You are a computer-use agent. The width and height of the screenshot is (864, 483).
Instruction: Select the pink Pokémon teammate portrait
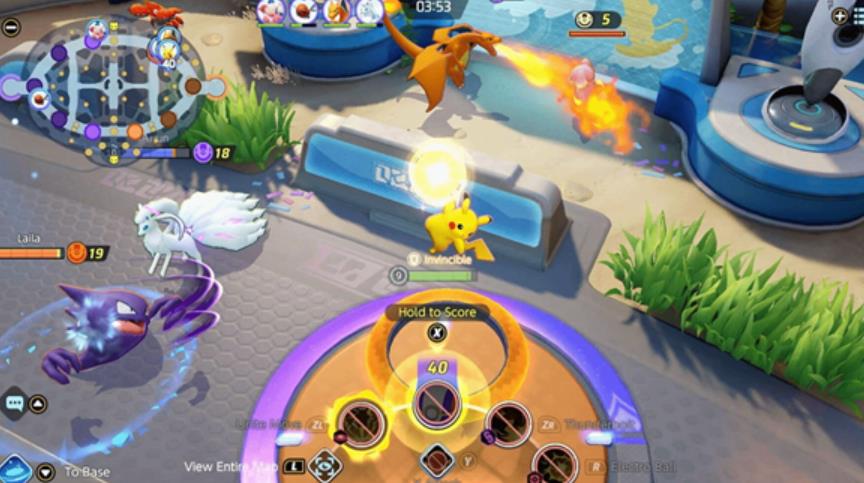tap(271, 11)
